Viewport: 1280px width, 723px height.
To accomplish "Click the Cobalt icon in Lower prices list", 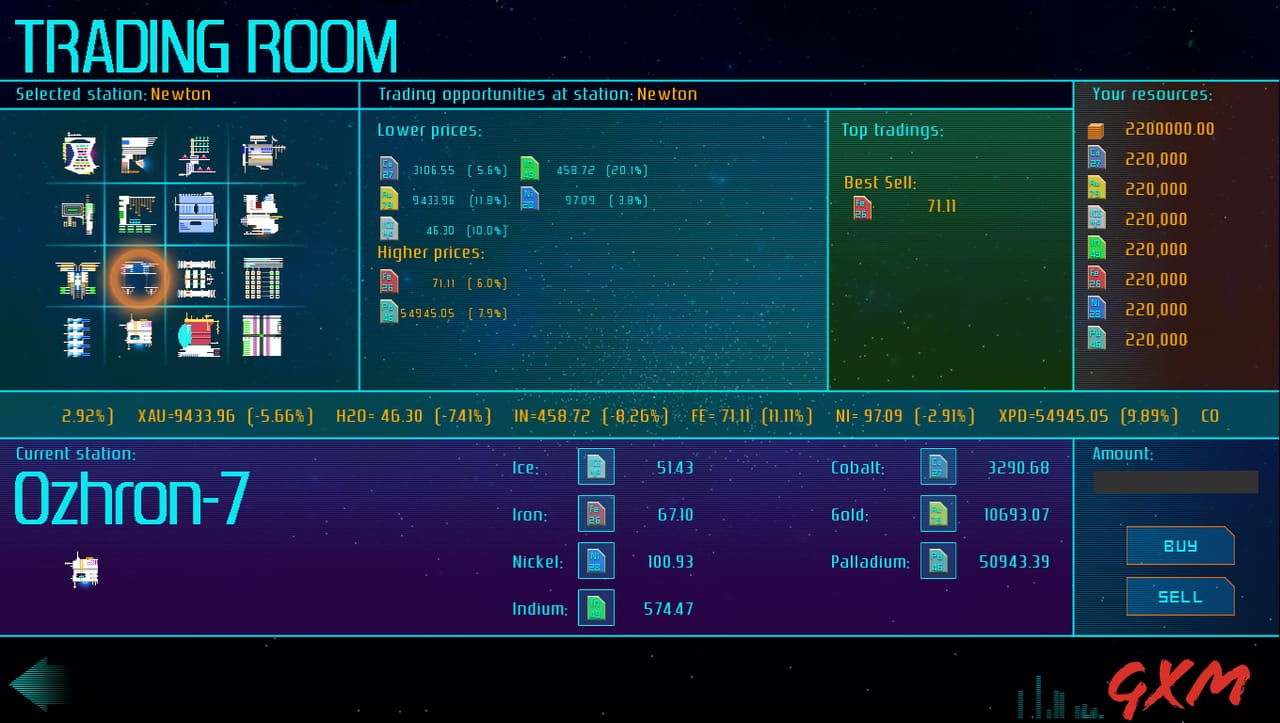I will [x=388, y=169].
